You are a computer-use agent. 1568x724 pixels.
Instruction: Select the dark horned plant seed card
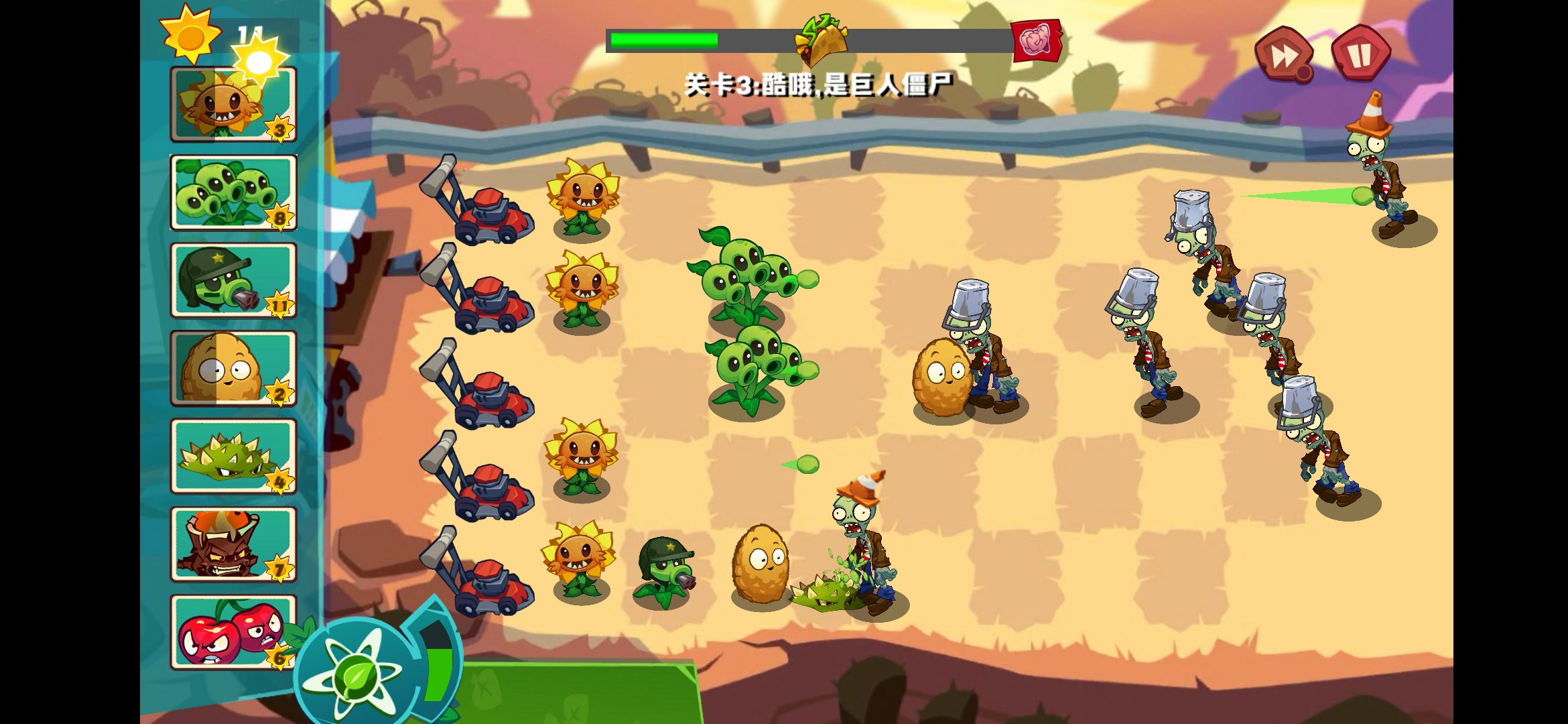[x=233, y=544]
